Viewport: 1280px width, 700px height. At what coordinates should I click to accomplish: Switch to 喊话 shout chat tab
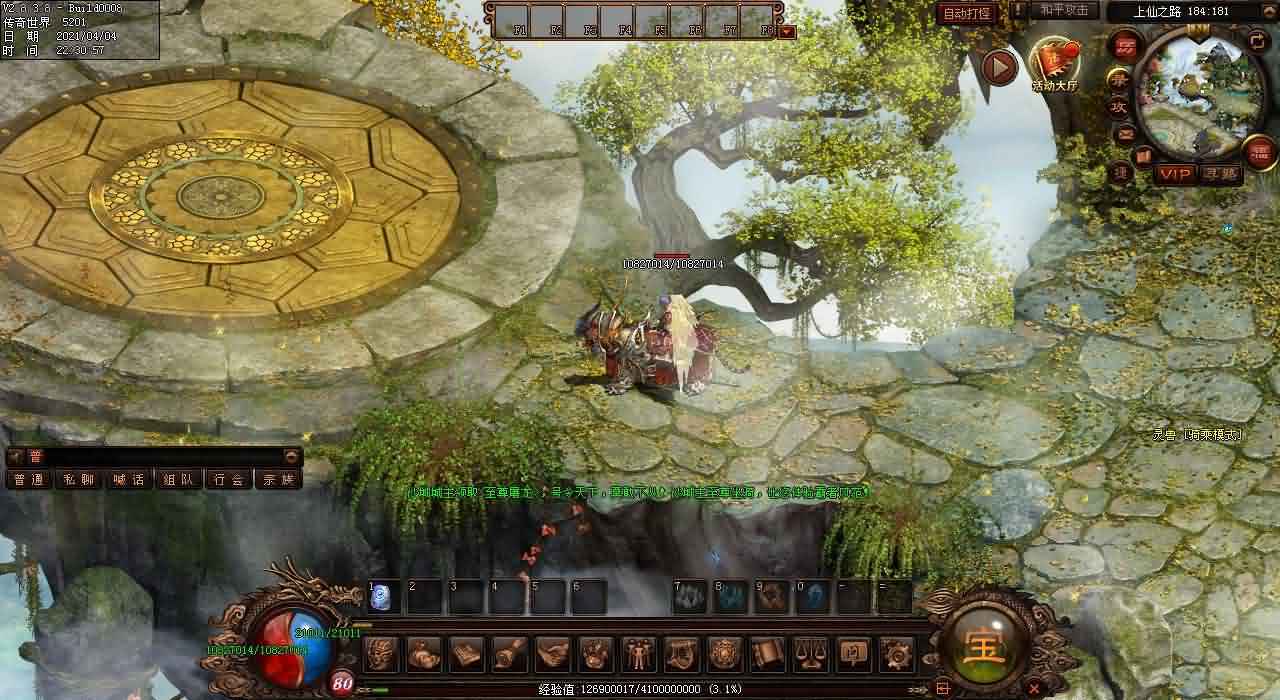pyautogui.click(x=128, y=479)
